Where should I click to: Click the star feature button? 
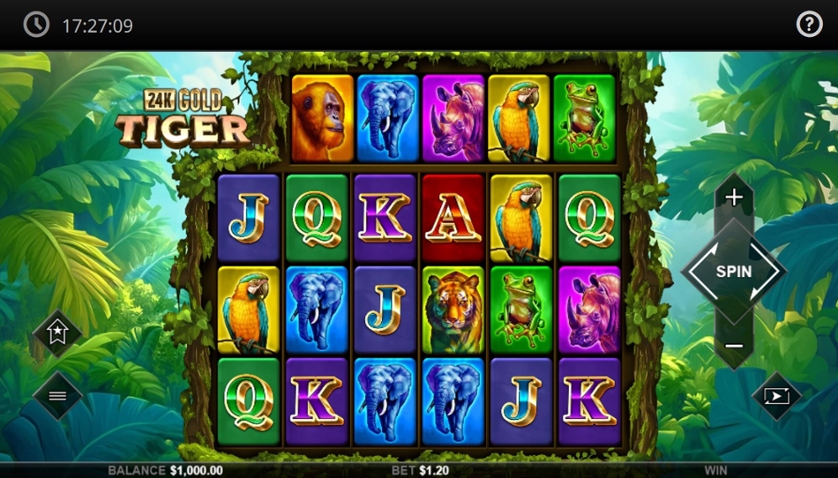[57, 335]
